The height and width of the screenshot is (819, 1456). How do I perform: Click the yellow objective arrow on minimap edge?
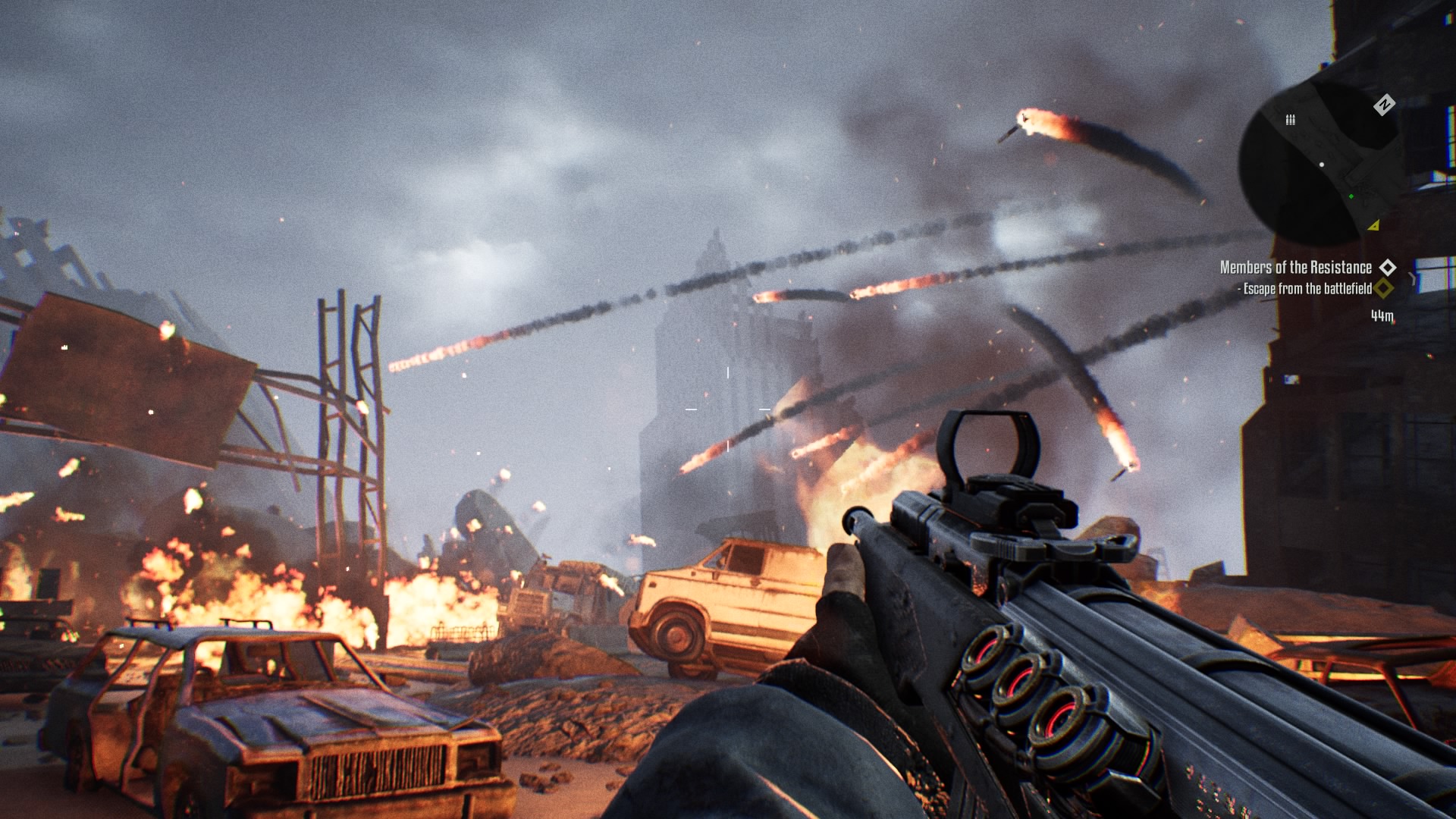(1373, 226)
